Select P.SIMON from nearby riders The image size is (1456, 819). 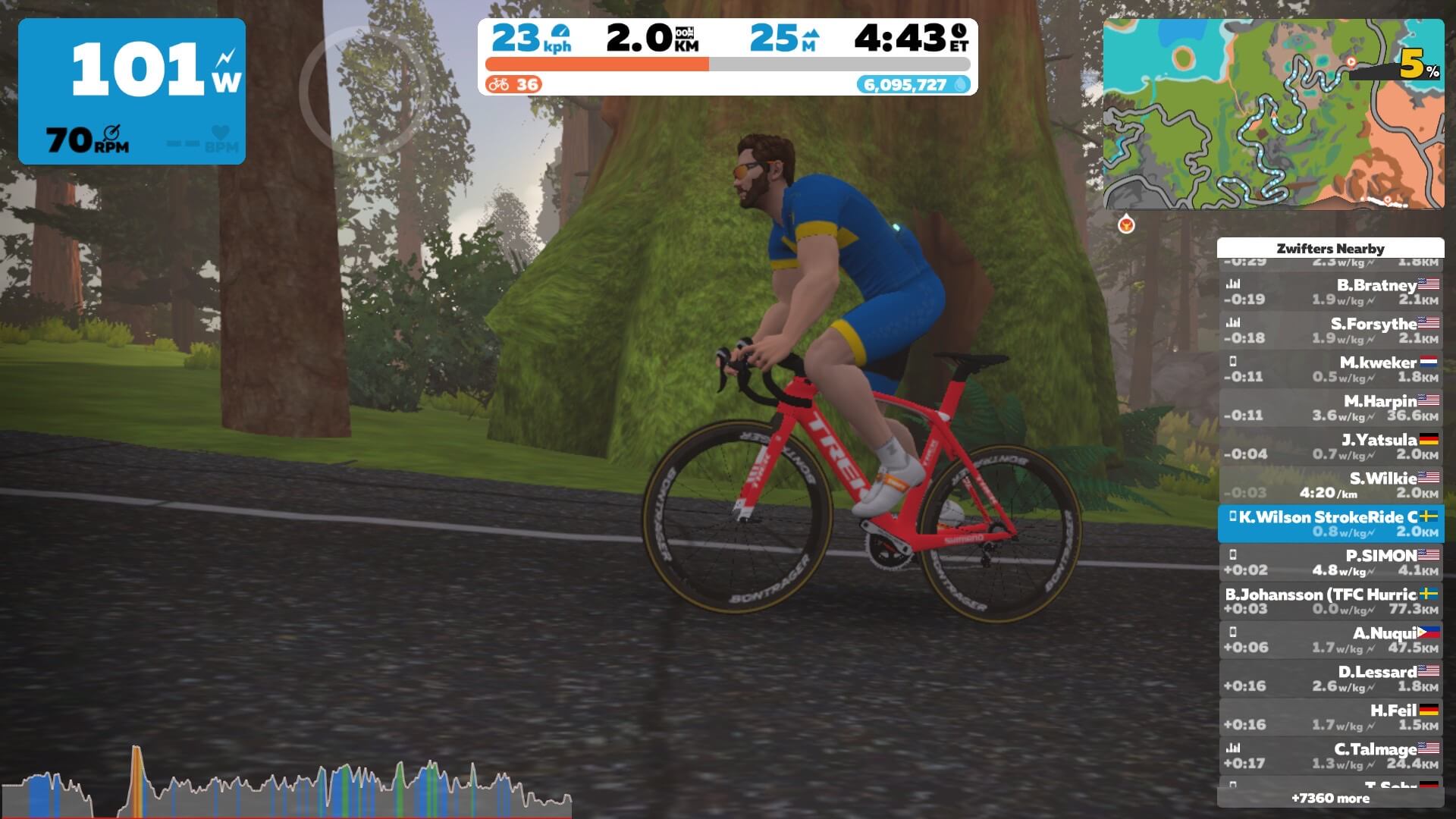coord(1331,563)
